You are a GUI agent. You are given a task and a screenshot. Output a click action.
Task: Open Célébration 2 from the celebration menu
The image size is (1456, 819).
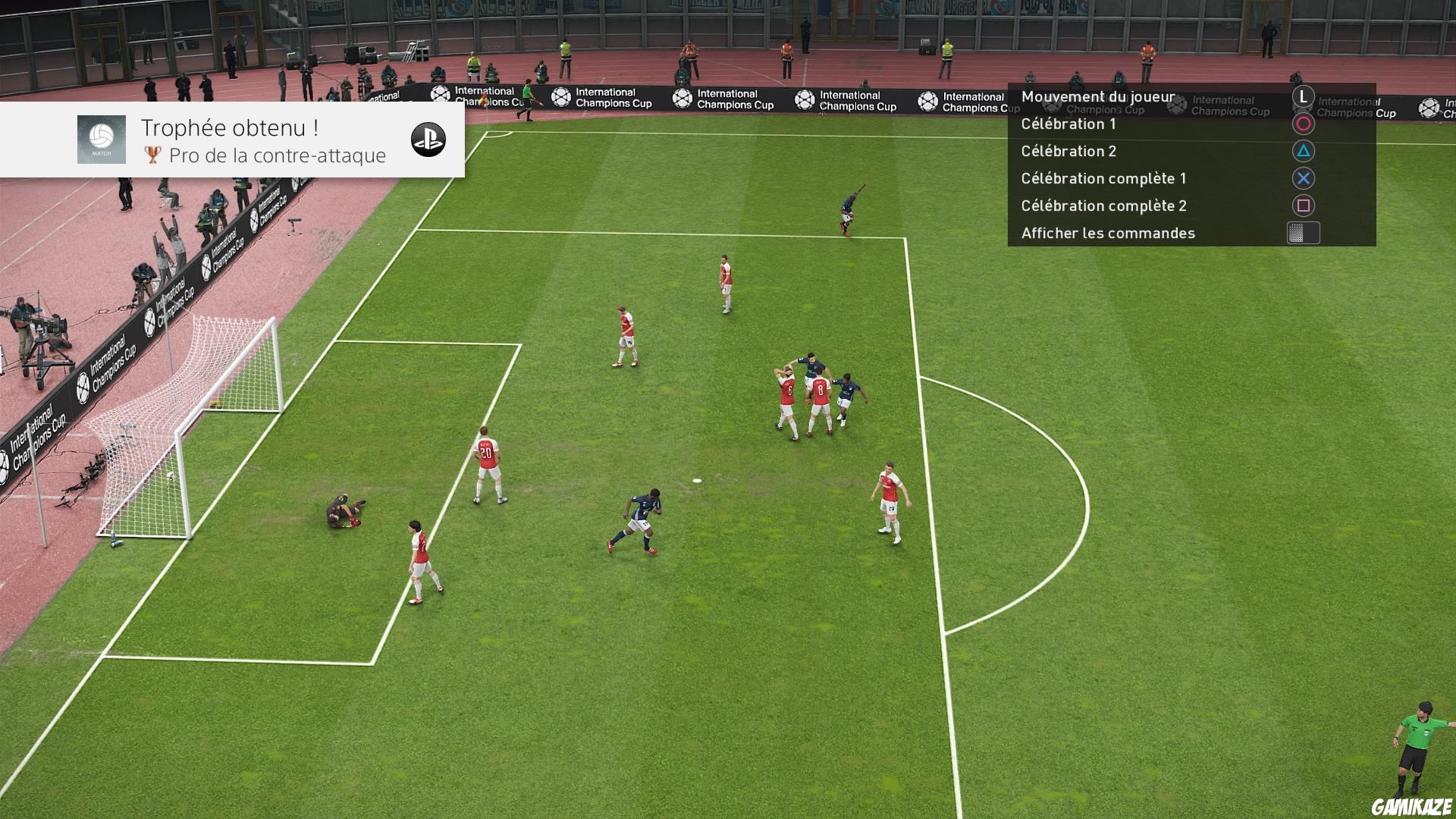(x=1069, y=151)
